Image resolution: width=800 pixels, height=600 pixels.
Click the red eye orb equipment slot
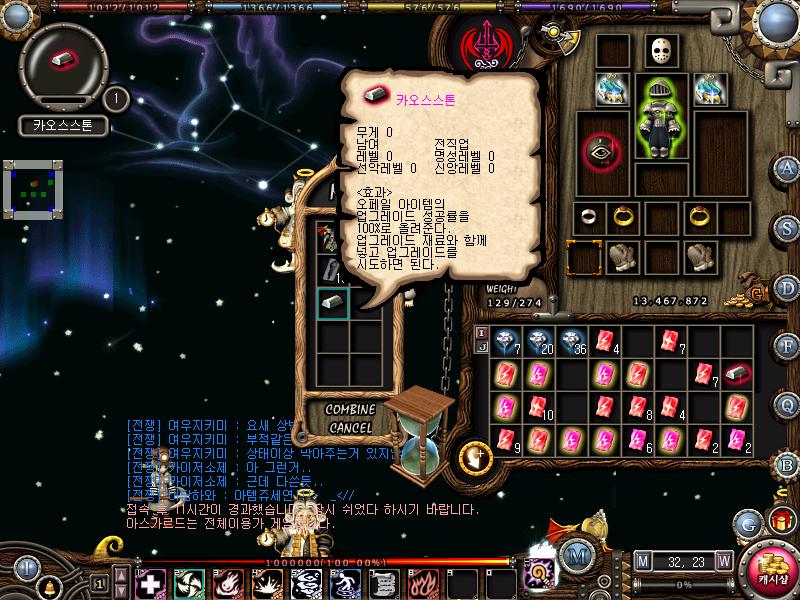[x=600, y=152]
